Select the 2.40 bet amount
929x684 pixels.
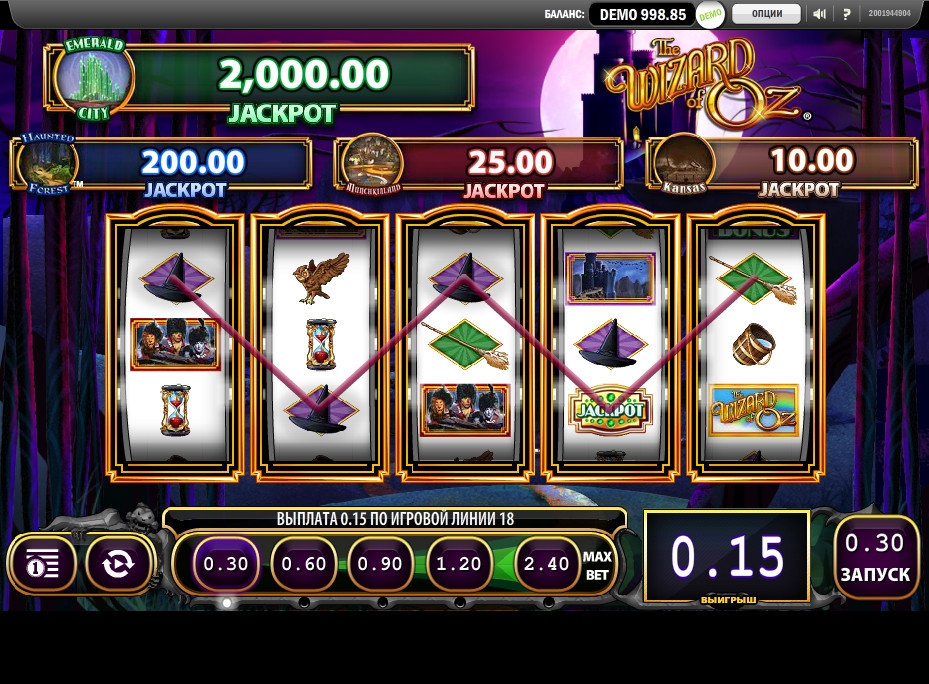pyautogui.click(x=547, y=564)
